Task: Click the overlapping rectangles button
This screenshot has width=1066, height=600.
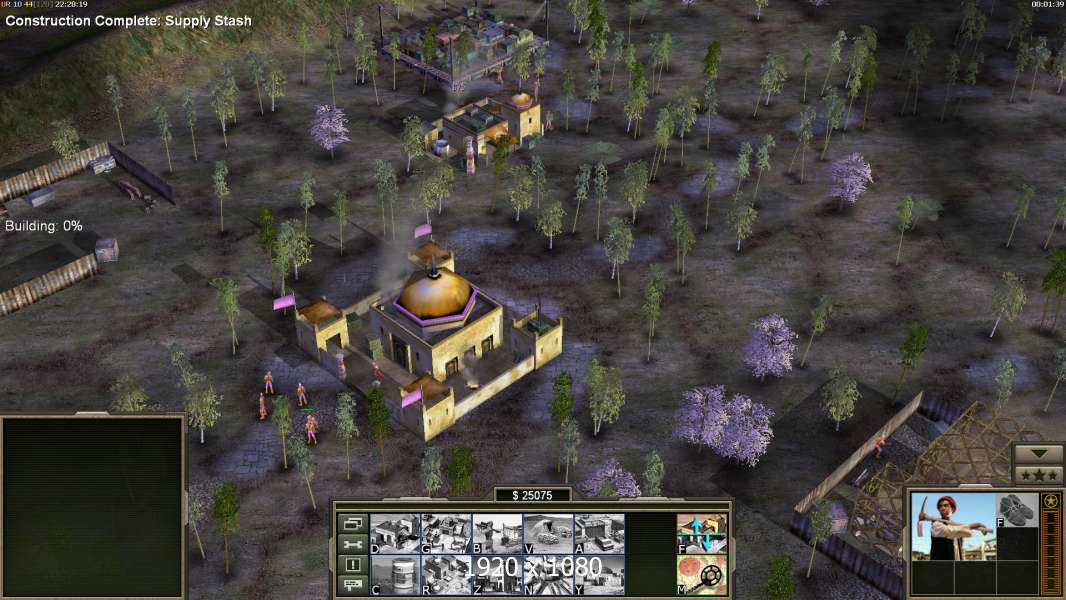Action: point(351,523)
